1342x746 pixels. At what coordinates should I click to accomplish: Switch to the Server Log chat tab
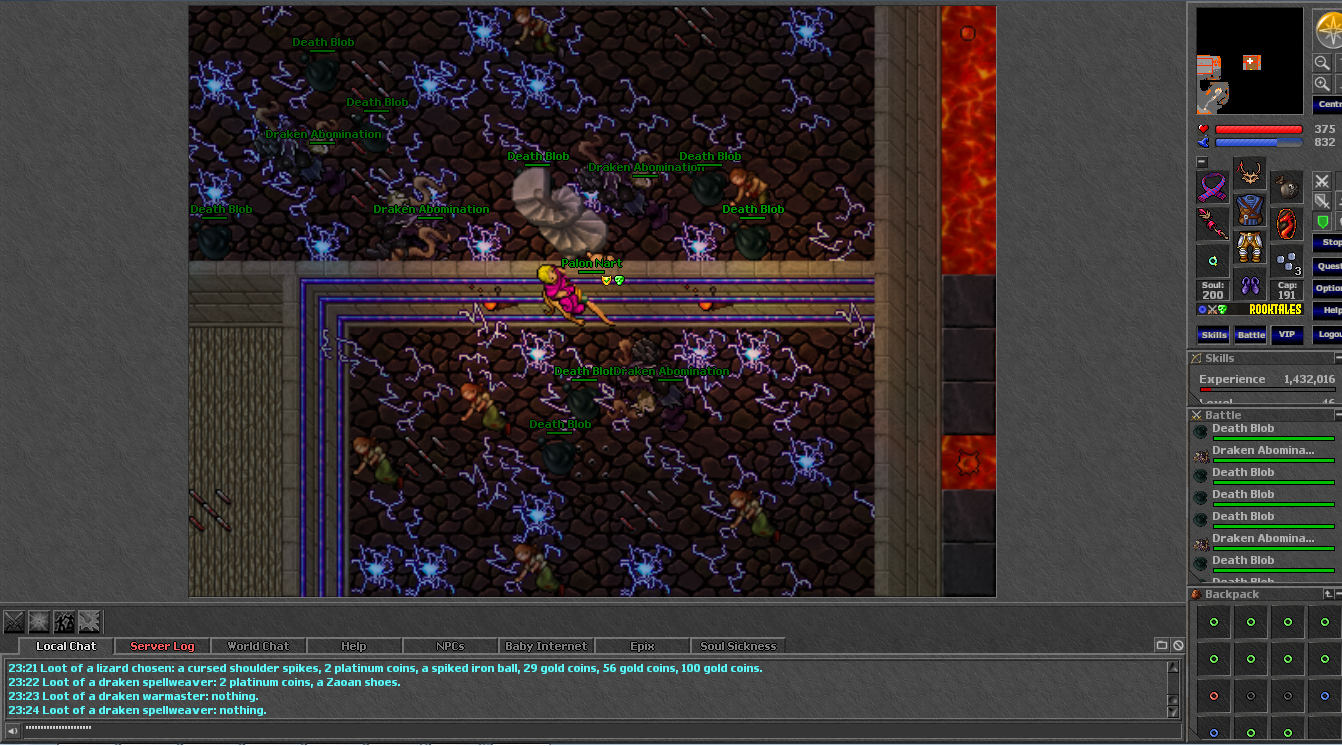[162, 646]
